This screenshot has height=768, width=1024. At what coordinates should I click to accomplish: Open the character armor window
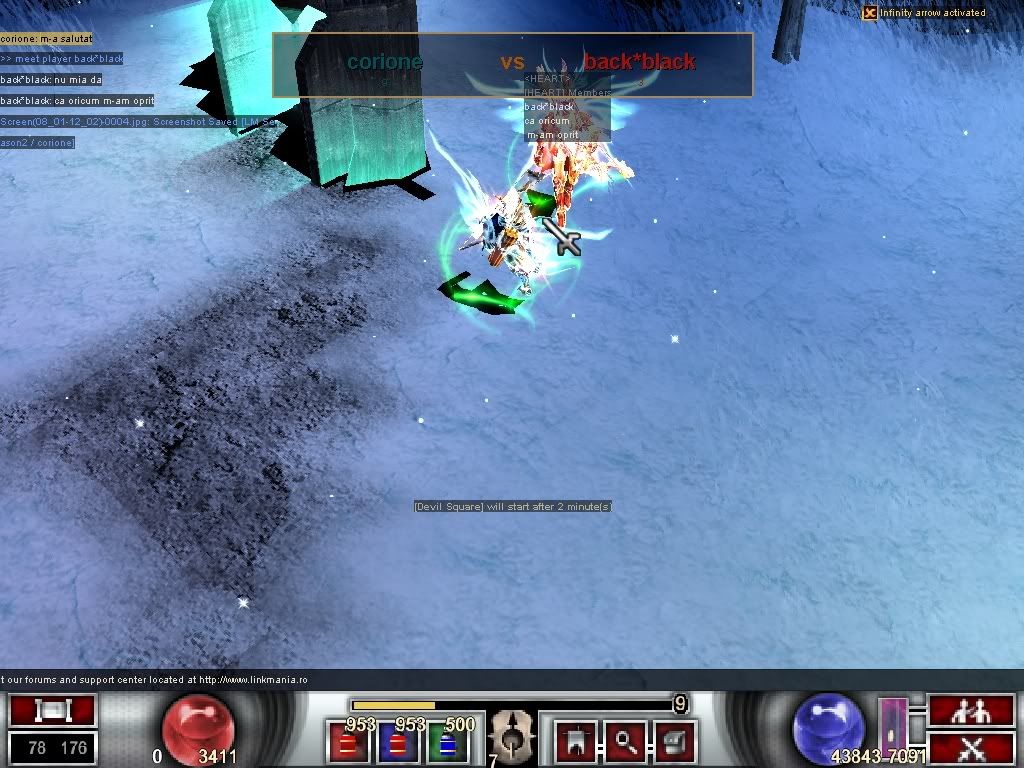576,741
